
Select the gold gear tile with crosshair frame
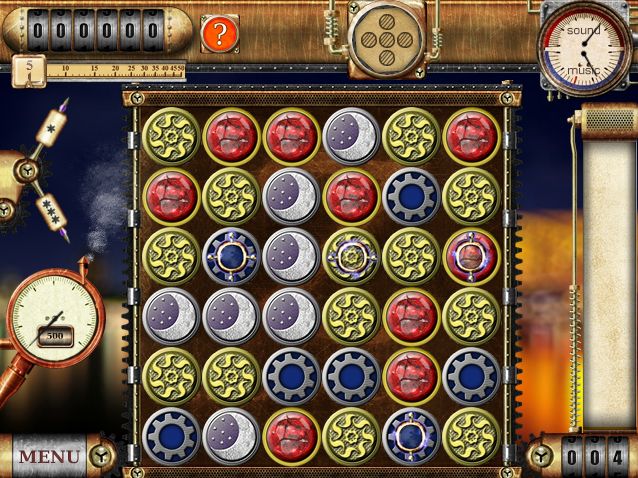pyautogui.click(x=351, y=256)
